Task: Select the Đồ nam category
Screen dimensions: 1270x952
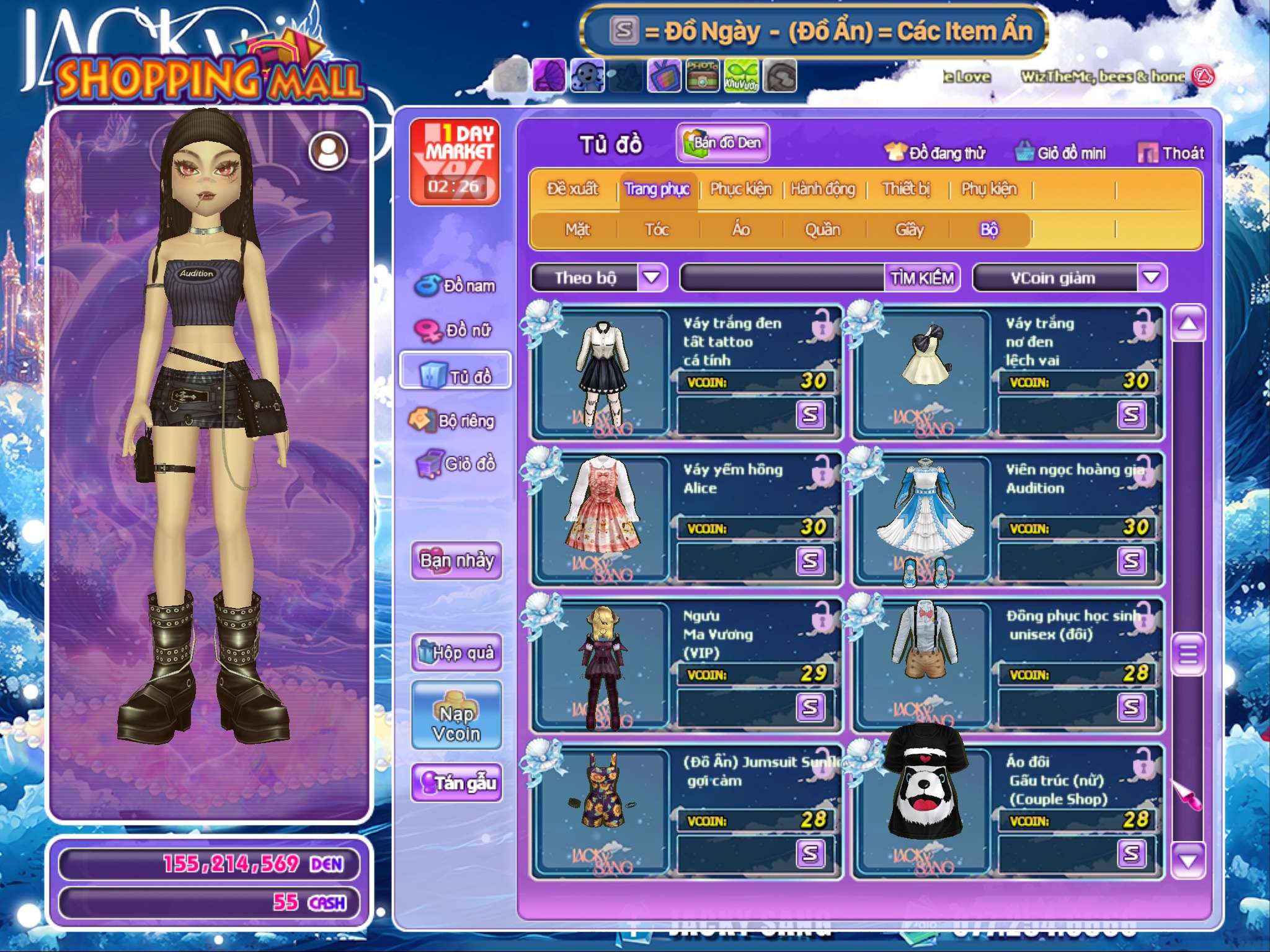Action: 456,286
